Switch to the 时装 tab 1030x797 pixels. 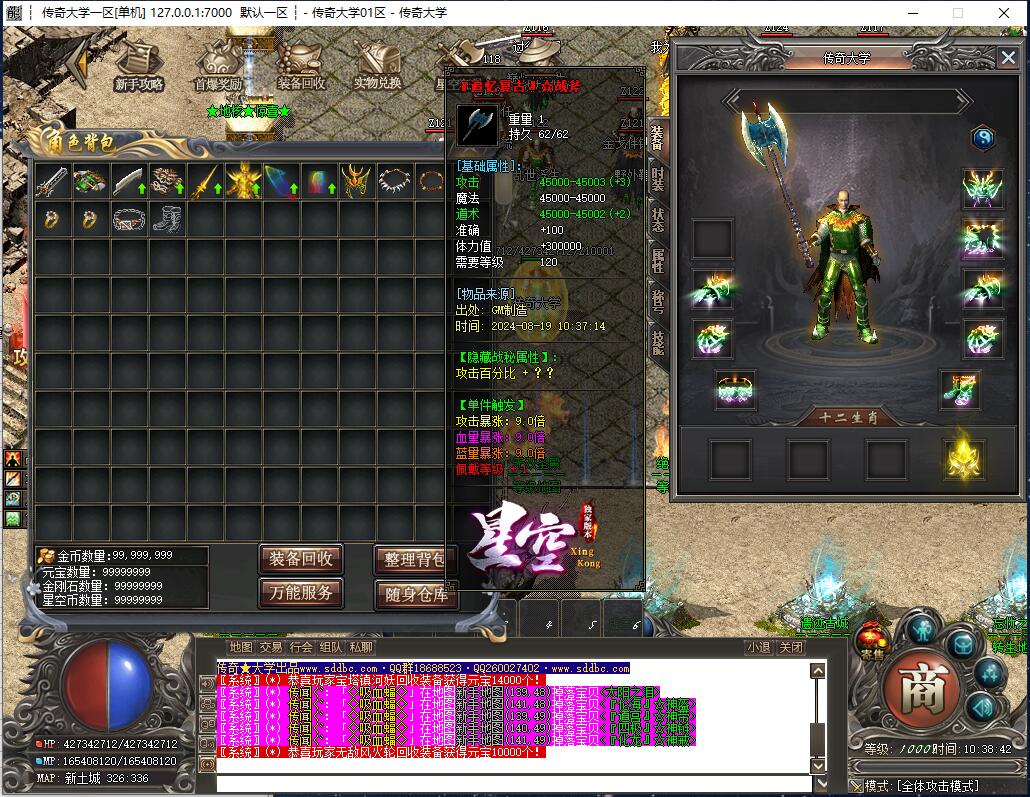pyautogui.click(x=657, y=180)
